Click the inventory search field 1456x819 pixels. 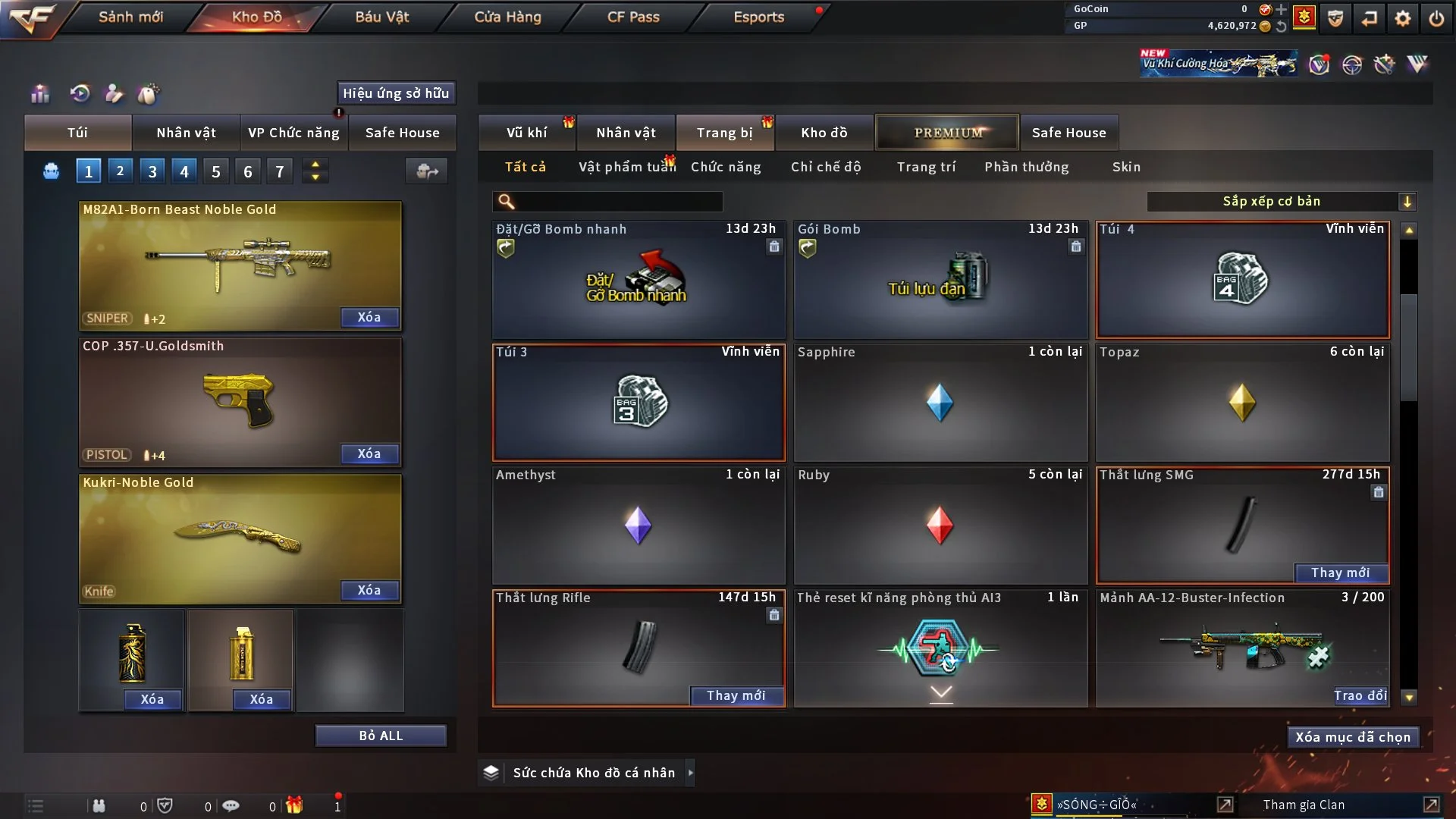[x=618, y=202]
